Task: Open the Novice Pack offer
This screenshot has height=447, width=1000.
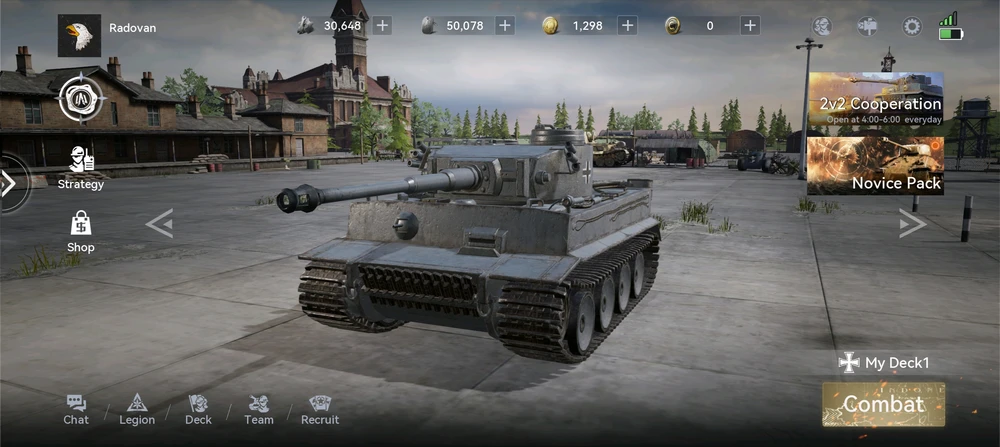Action: coord(875,166)
